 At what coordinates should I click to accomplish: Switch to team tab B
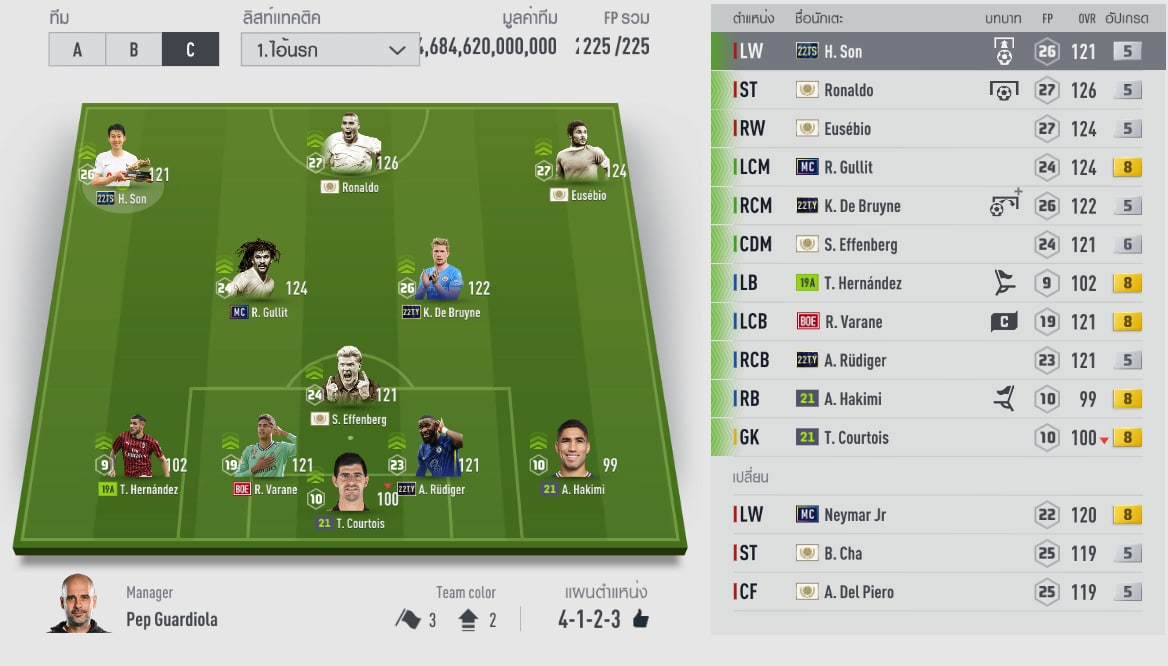coord(133,49)
